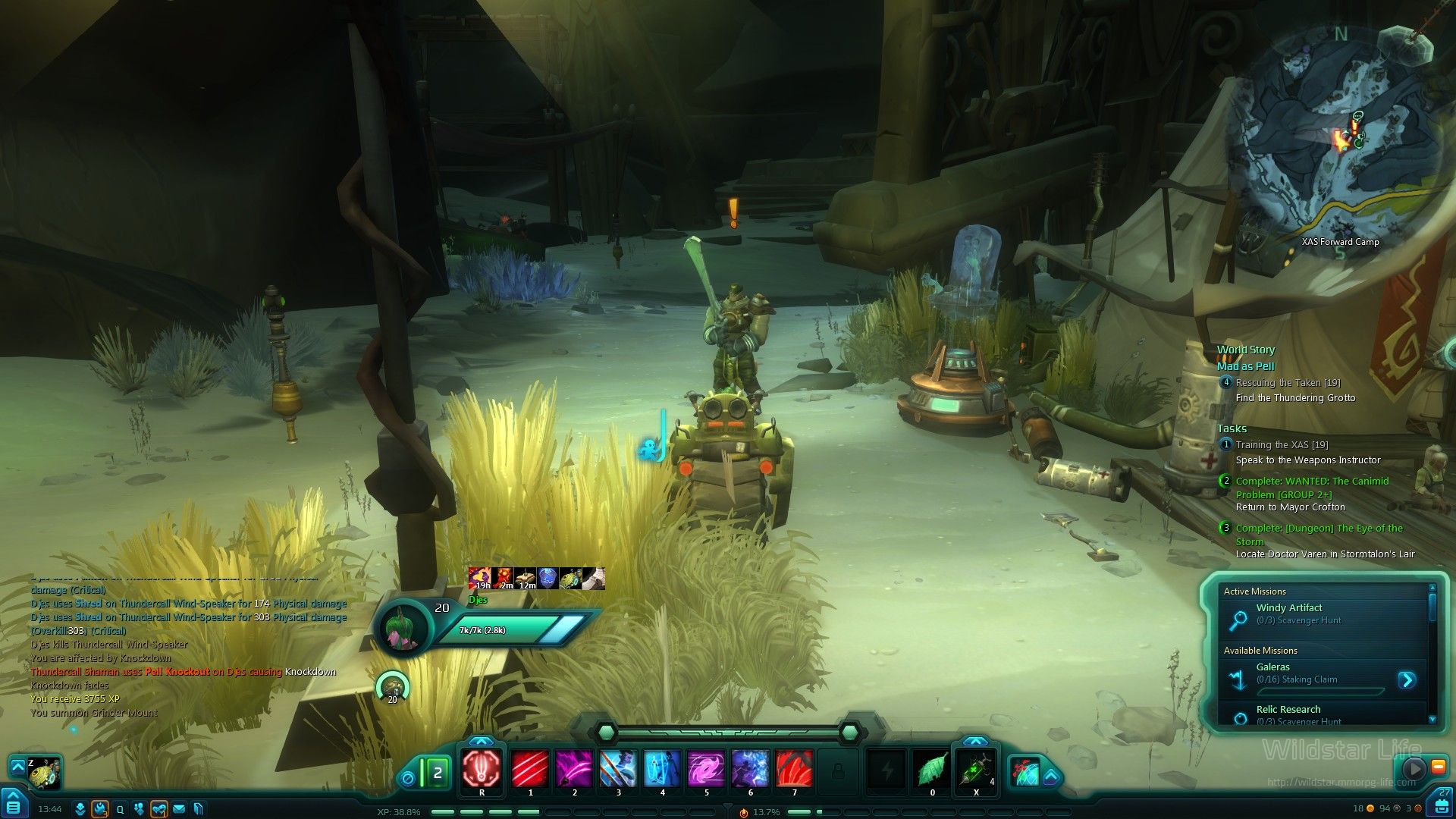Expand the arrow above the medishot slot
The height and width of the screenshot is (819, 1456).
tap(975, 741)
